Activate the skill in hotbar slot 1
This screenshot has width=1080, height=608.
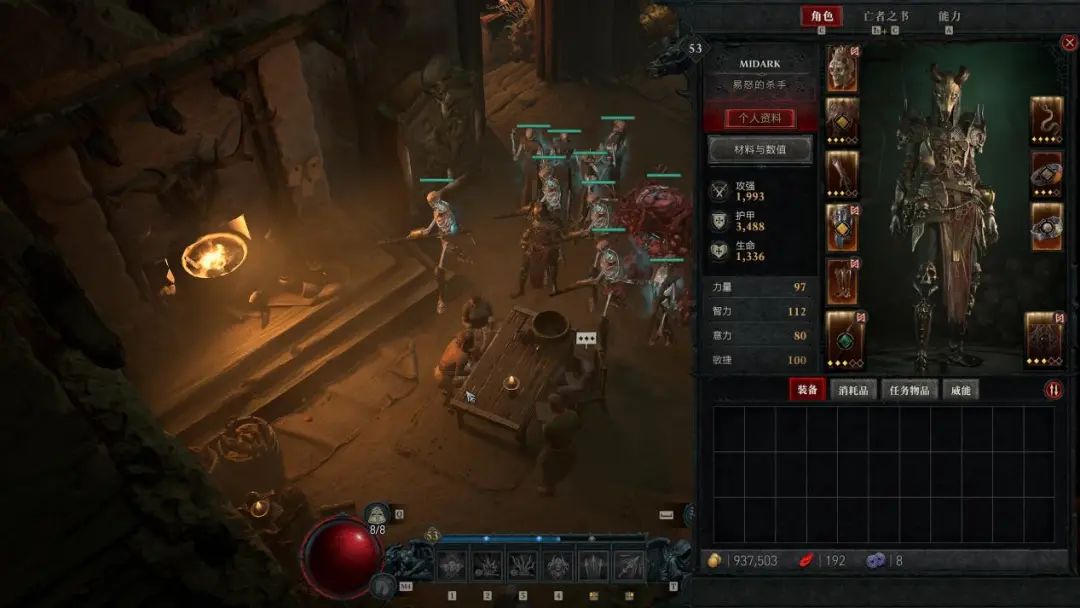[x=452, y=565]
